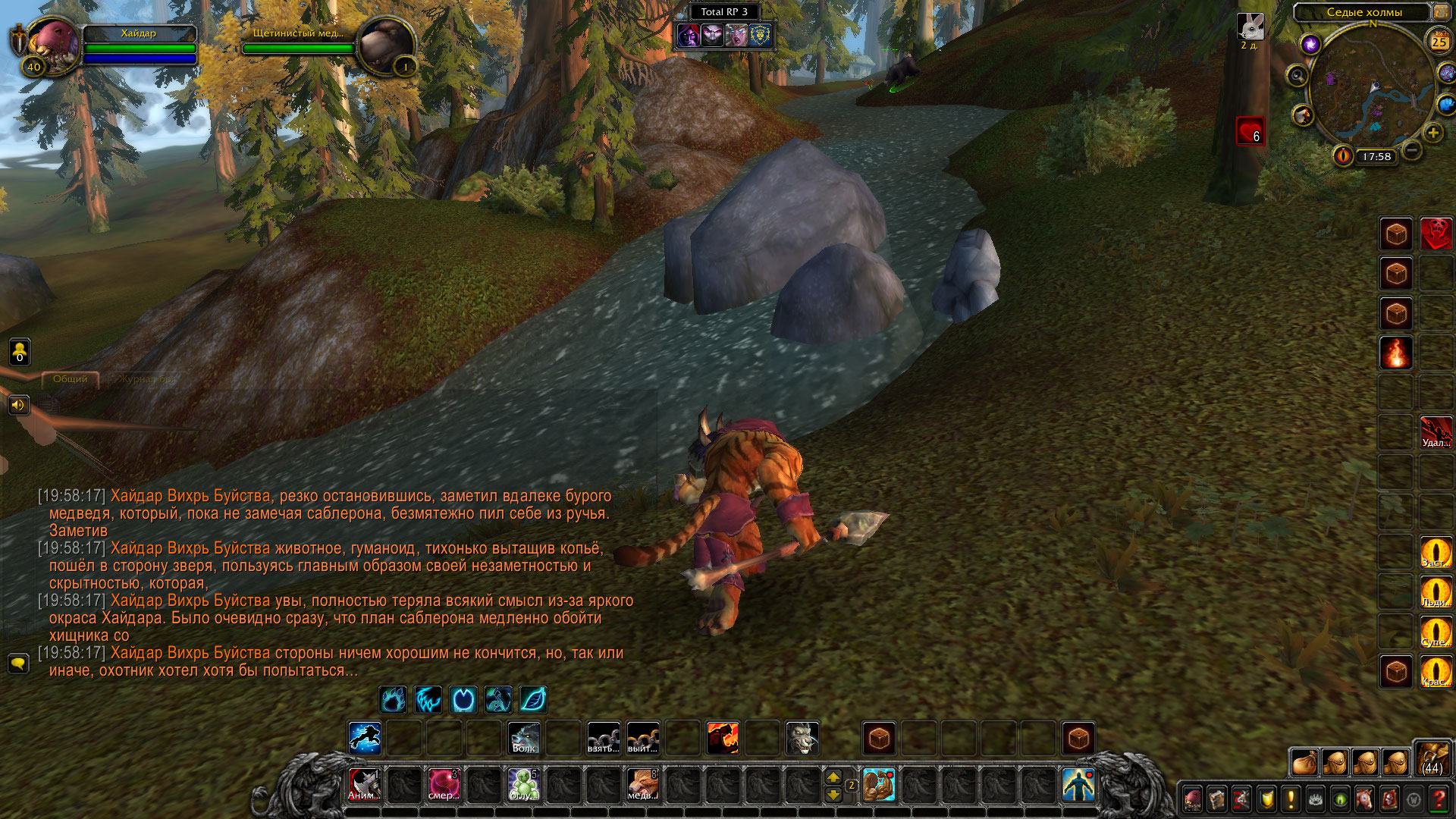The image size is (1456, 819).
Task: Use the flame icon on the side bar
Action: pyautogui.click(x=1396, y=353)
